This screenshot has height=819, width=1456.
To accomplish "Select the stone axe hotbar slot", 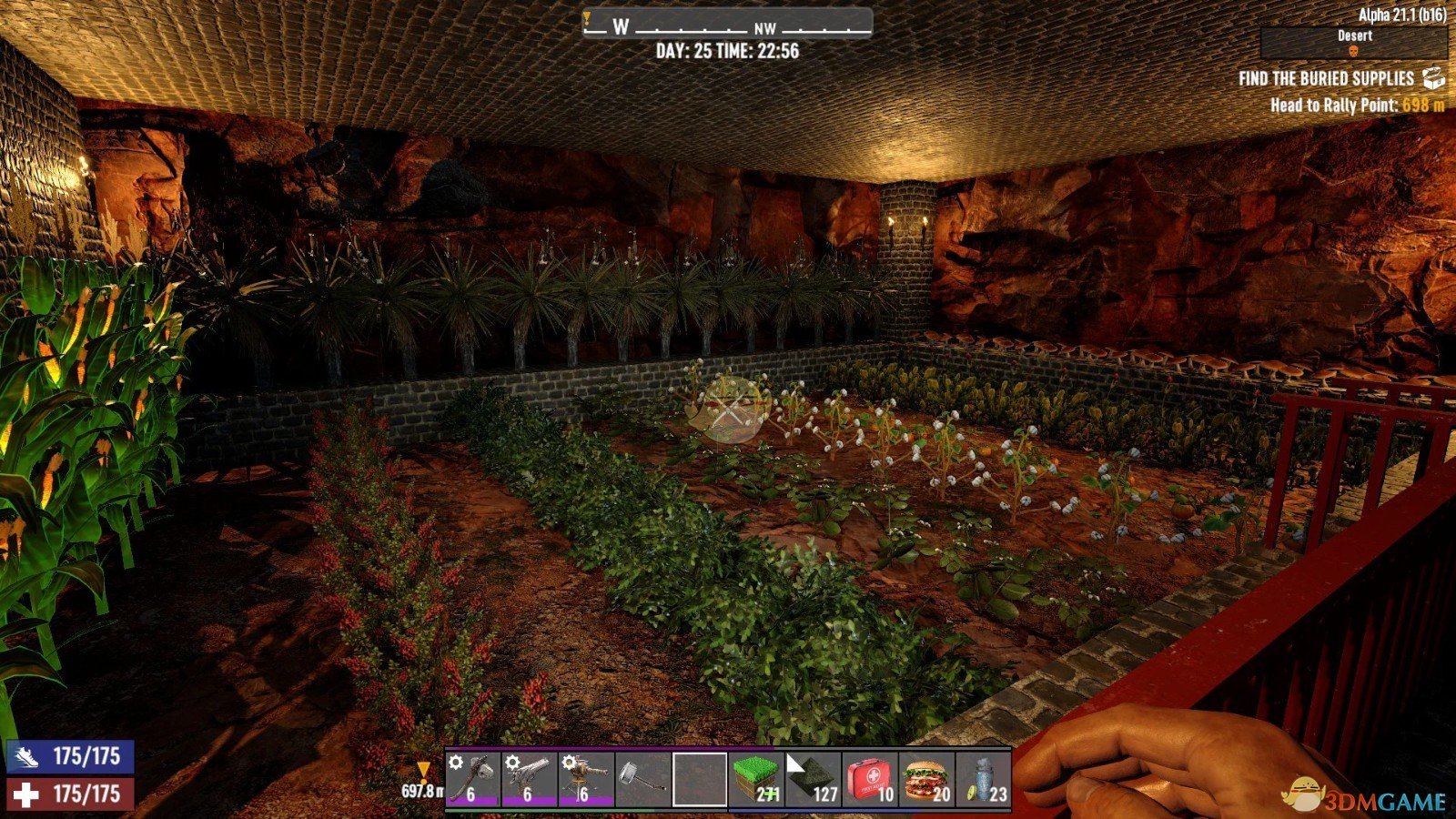I will coord(473,778).
